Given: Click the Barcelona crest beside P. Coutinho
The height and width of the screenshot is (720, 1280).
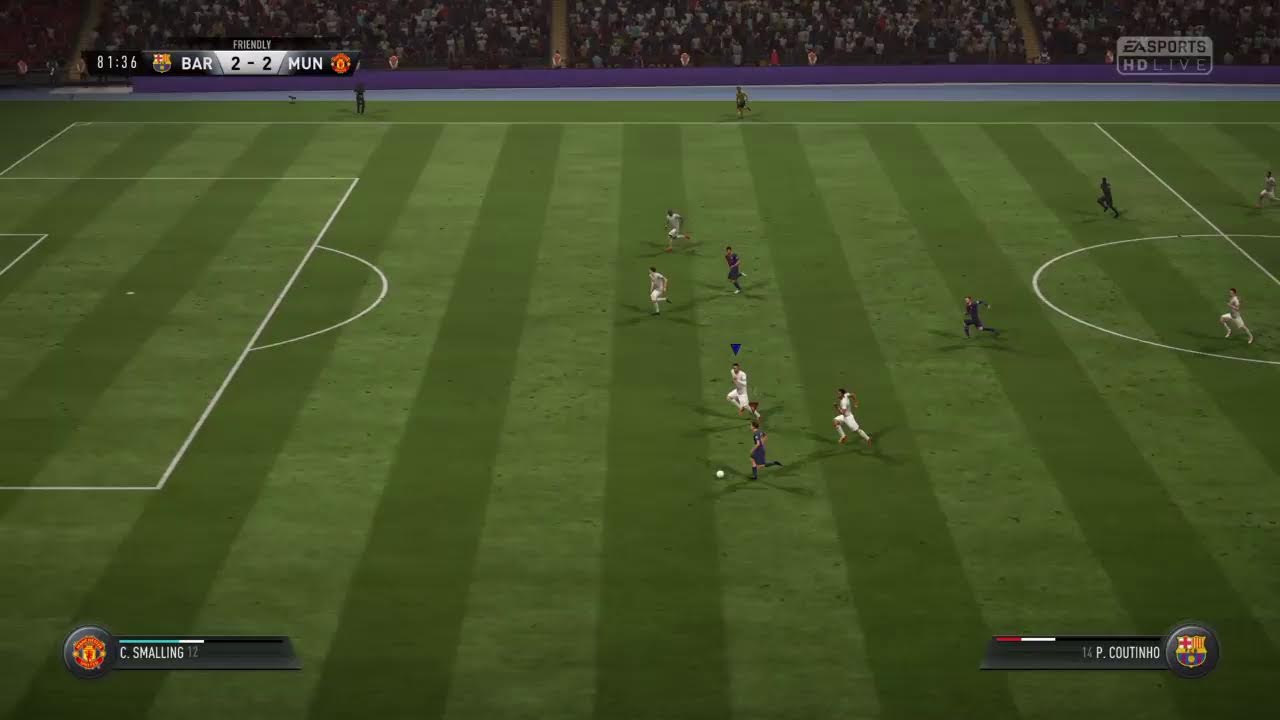Looking at the screenshot, I should (x=1191, y=652).
